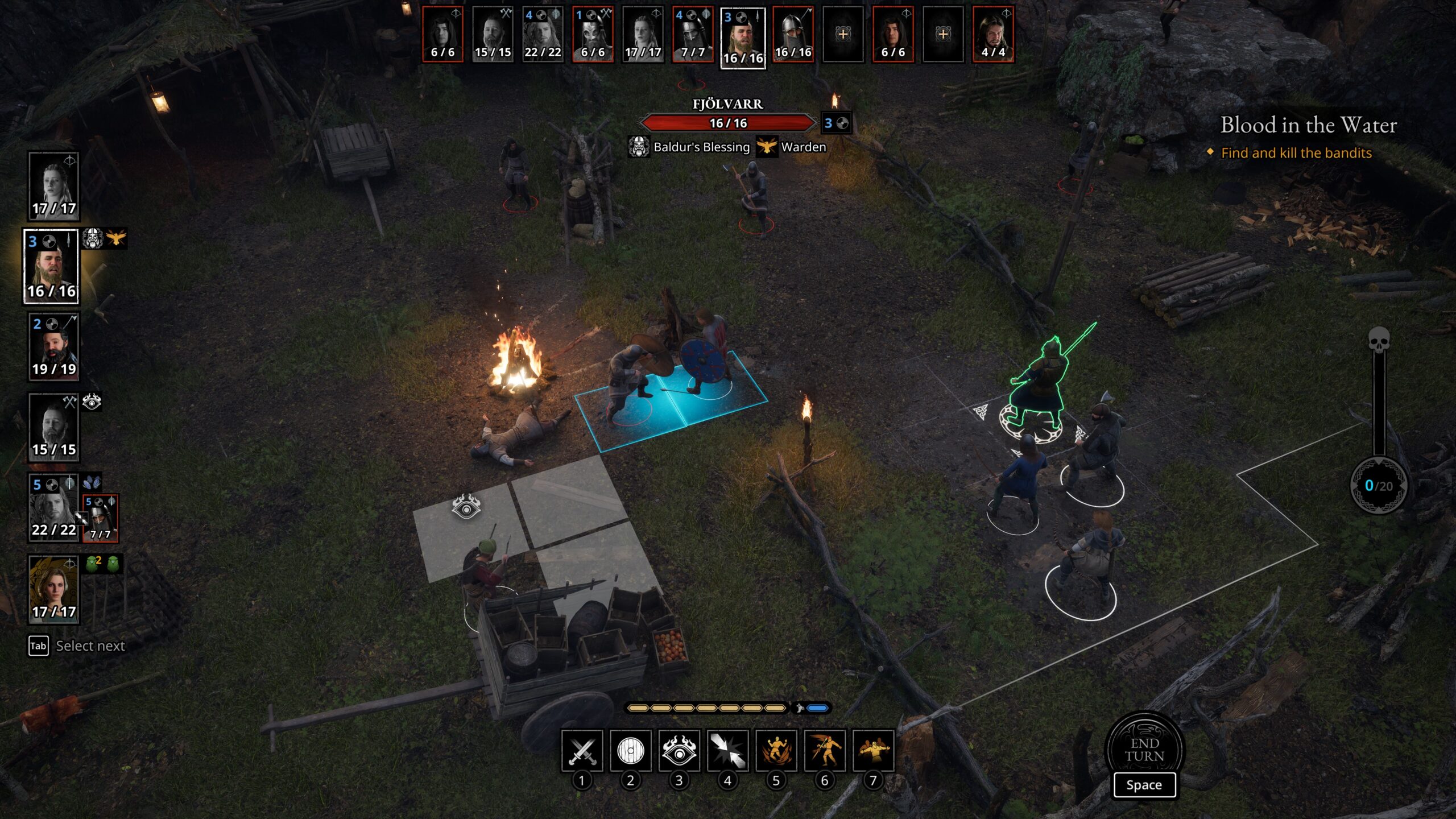Viewport: 1456px width, 819px height.
Task: Select the crossed swords attack ability in slot 1
Action: click(581, 752)
